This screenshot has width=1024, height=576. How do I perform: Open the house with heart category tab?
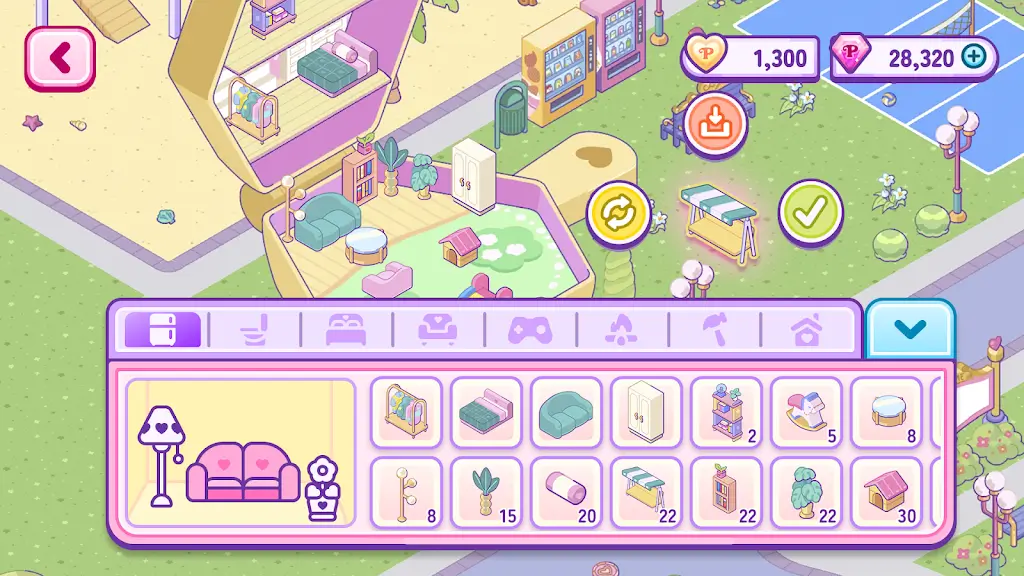(806, 330)
